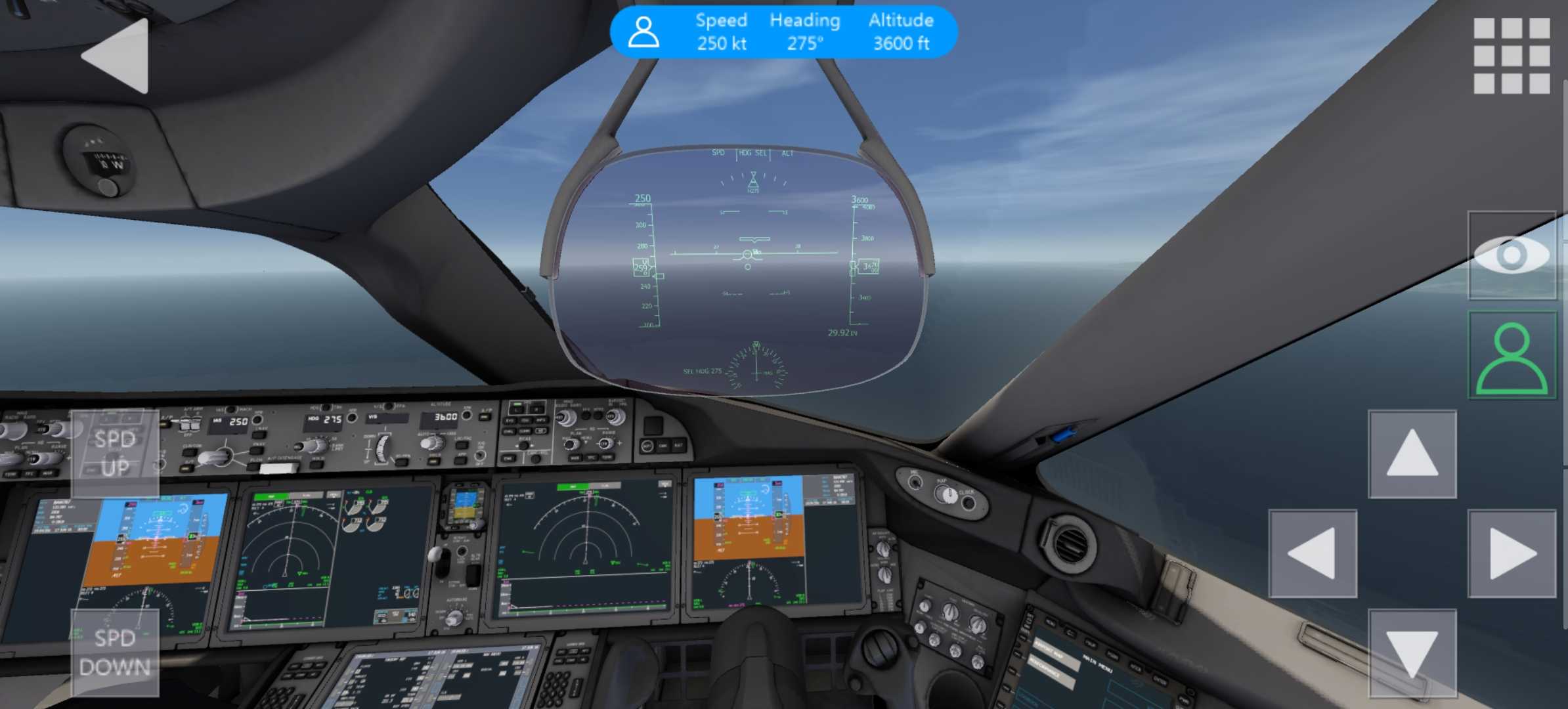Go back with the top-left arrow
This screenshot has height=709, width=1568.
pos(117,56)
